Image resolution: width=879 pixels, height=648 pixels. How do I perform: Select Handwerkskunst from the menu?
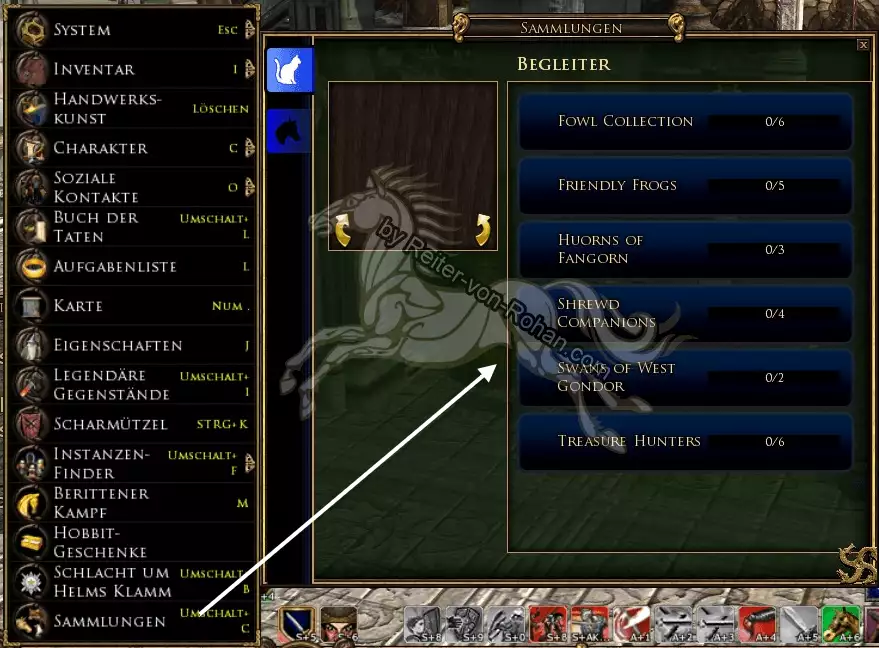coord(107,108)
